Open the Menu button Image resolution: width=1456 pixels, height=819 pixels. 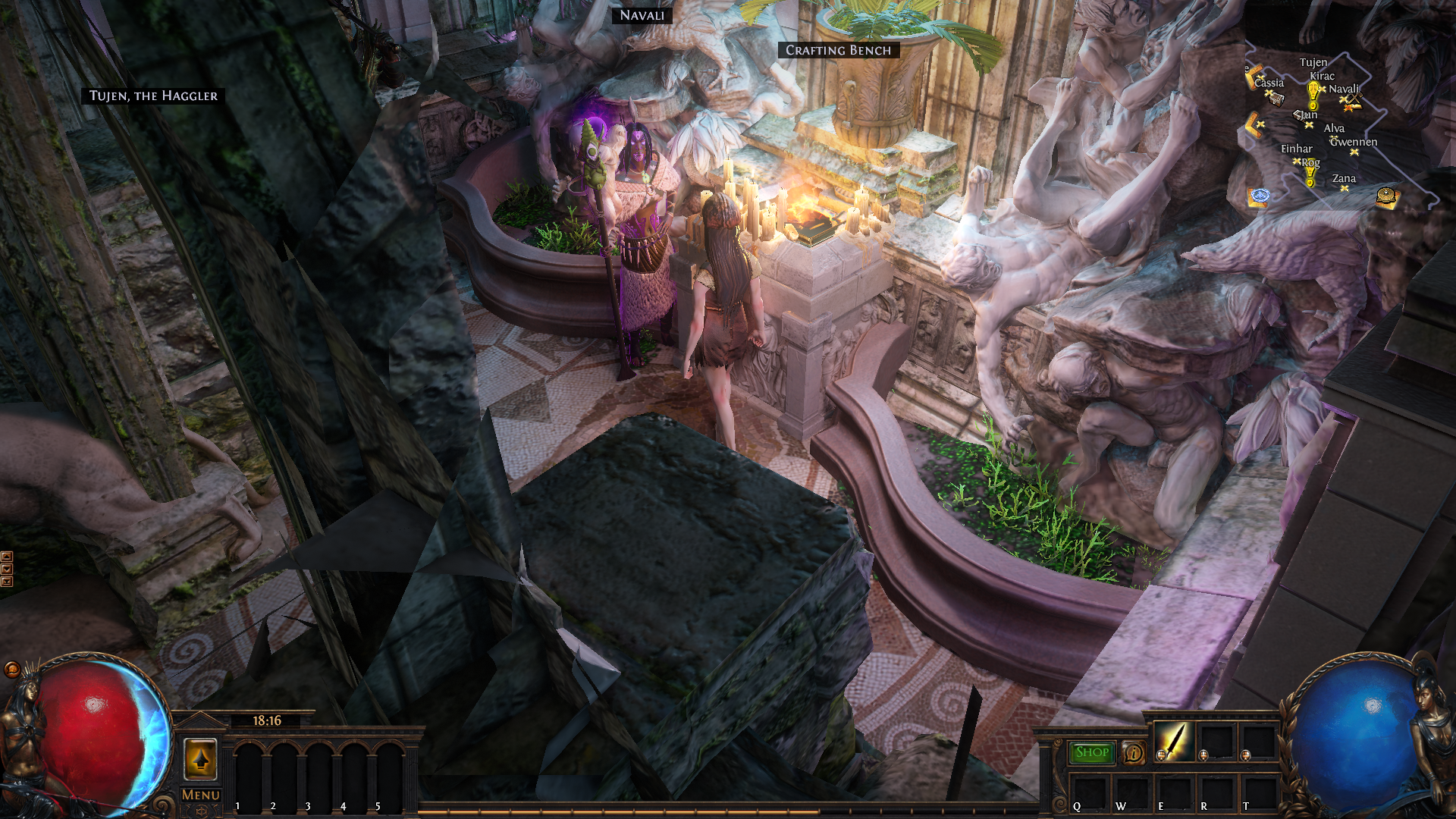pyautogui.click(x=201, y=795)
